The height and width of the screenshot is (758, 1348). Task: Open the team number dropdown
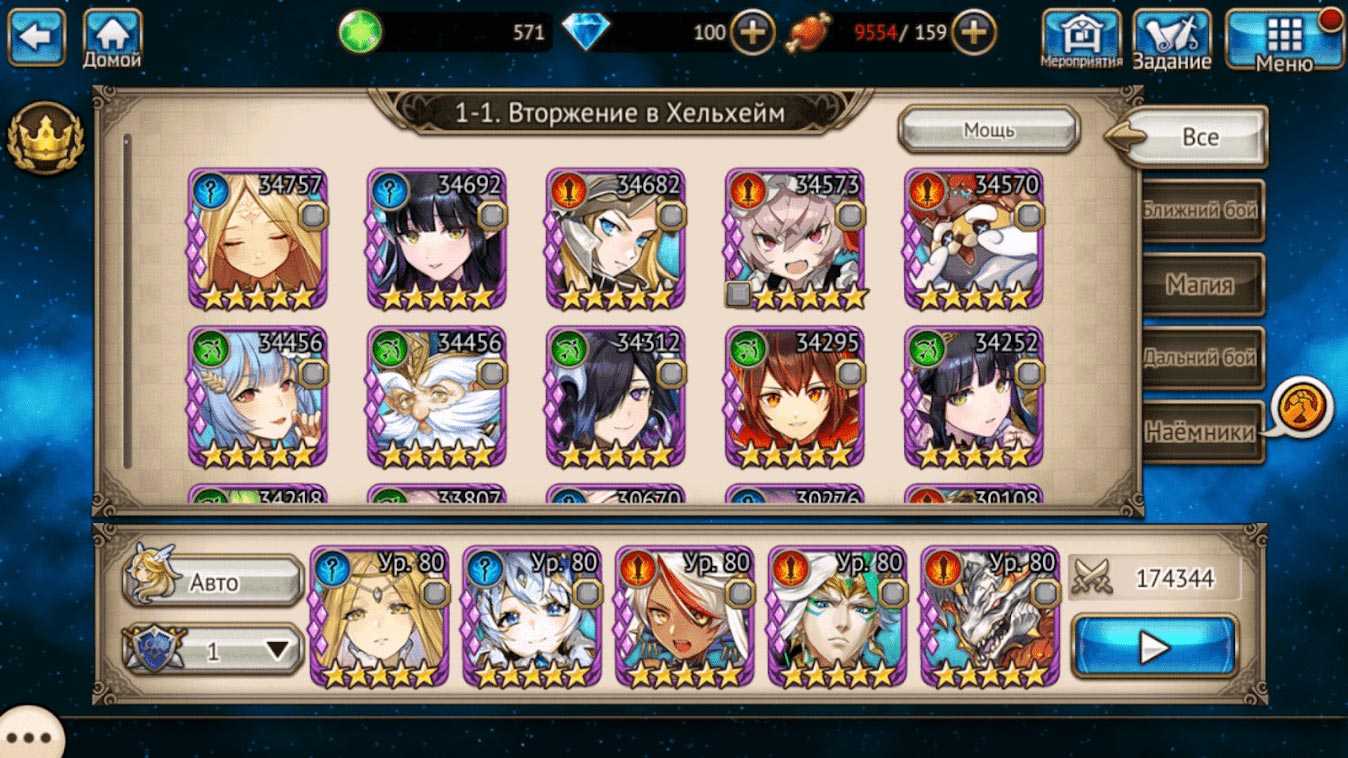tap(213, 651)
